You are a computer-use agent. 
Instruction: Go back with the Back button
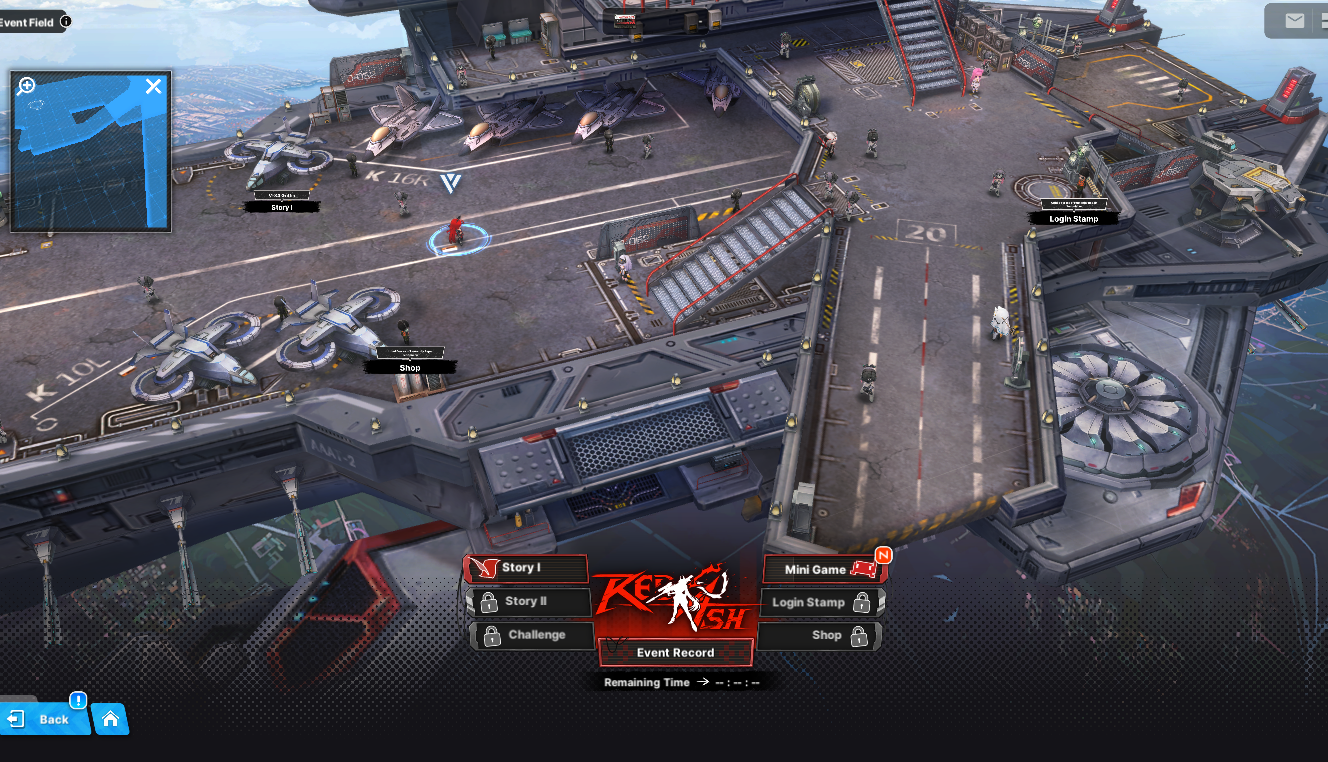(x=44, y=719)
